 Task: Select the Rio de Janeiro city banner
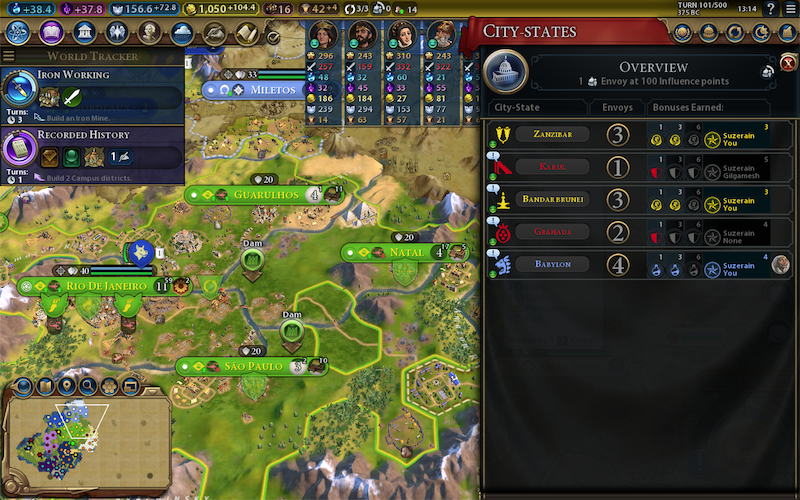102,286
